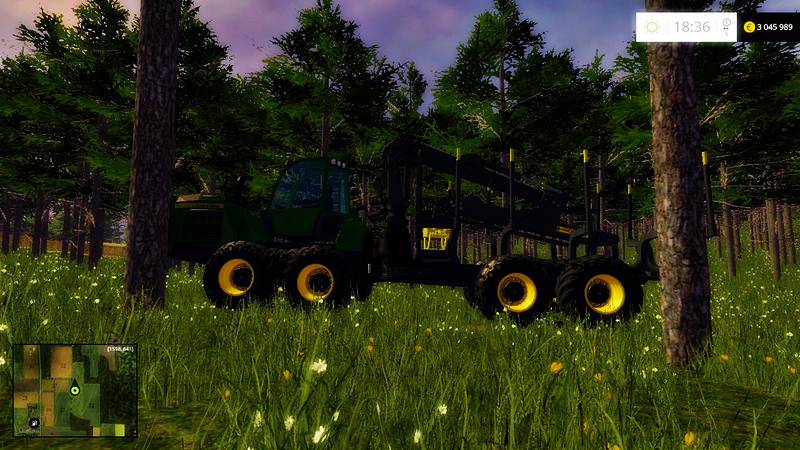The width and height of the screenshot is (800, 450).
Task: Open the minimap in the corner
Action: click(x=75, y=391)
